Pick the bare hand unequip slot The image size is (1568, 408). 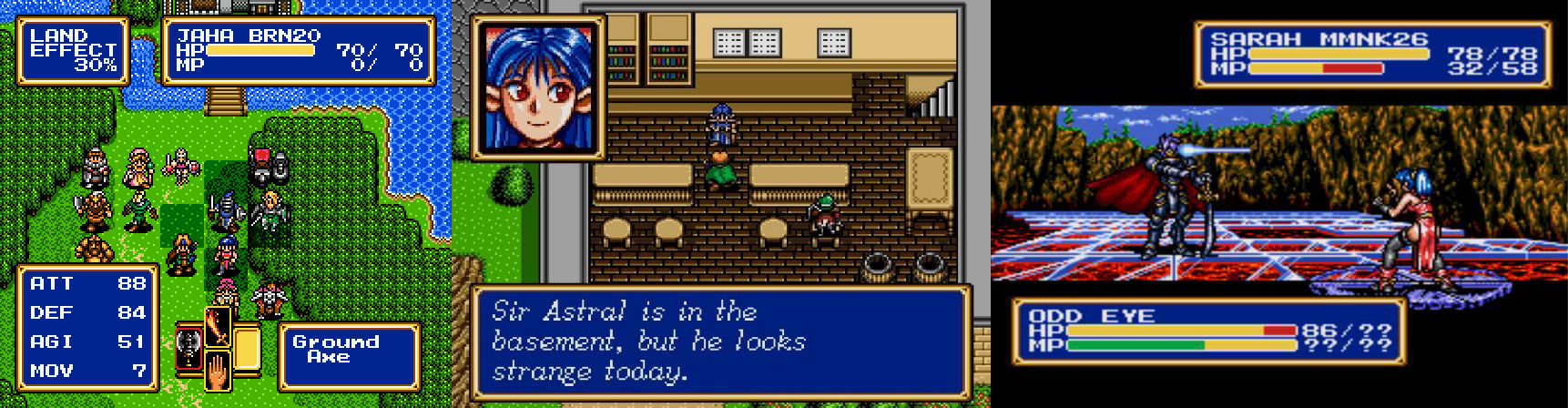218,370
